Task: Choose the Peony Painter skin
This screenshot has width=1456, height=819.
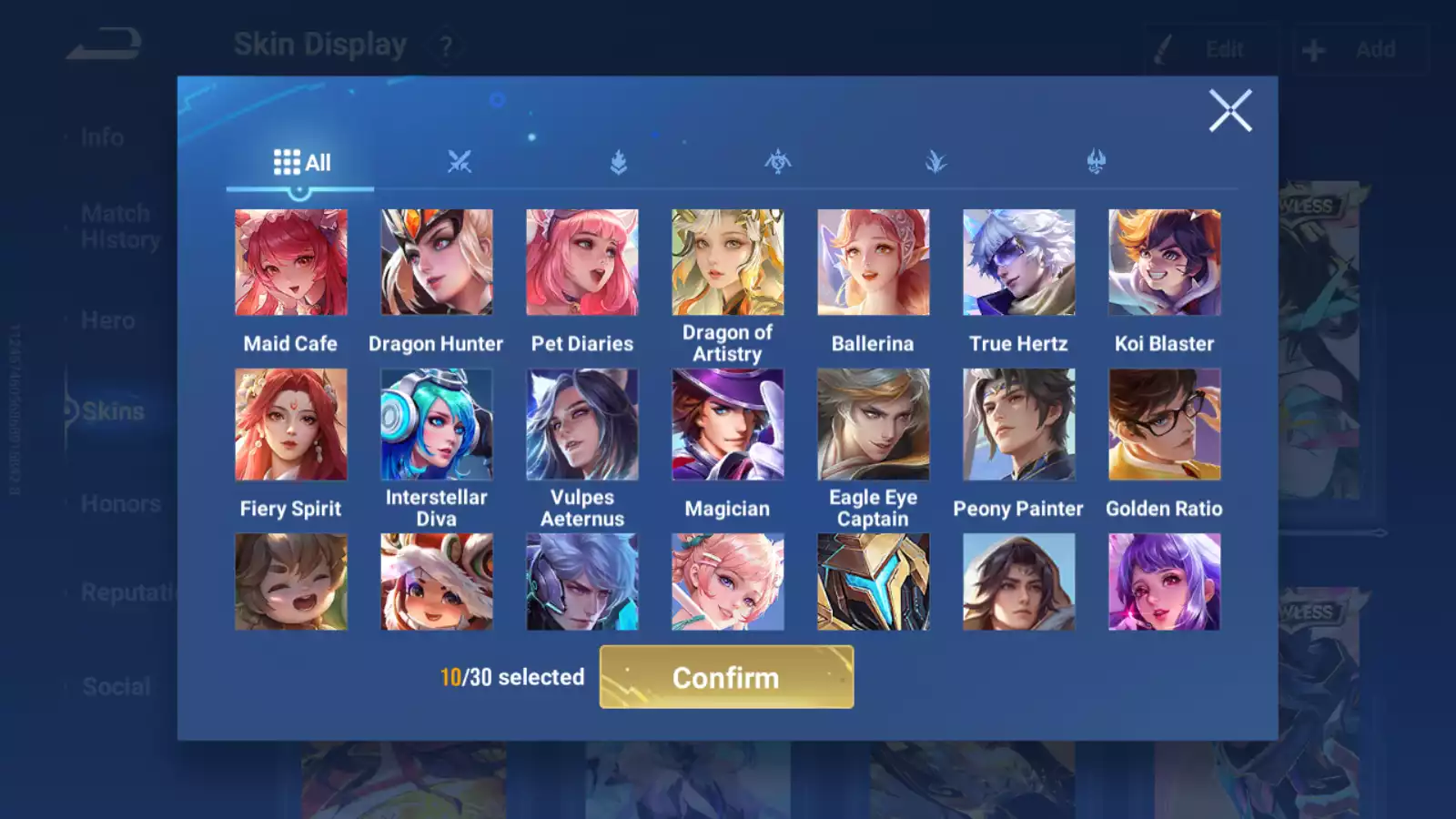Action: coord(1018,424)
